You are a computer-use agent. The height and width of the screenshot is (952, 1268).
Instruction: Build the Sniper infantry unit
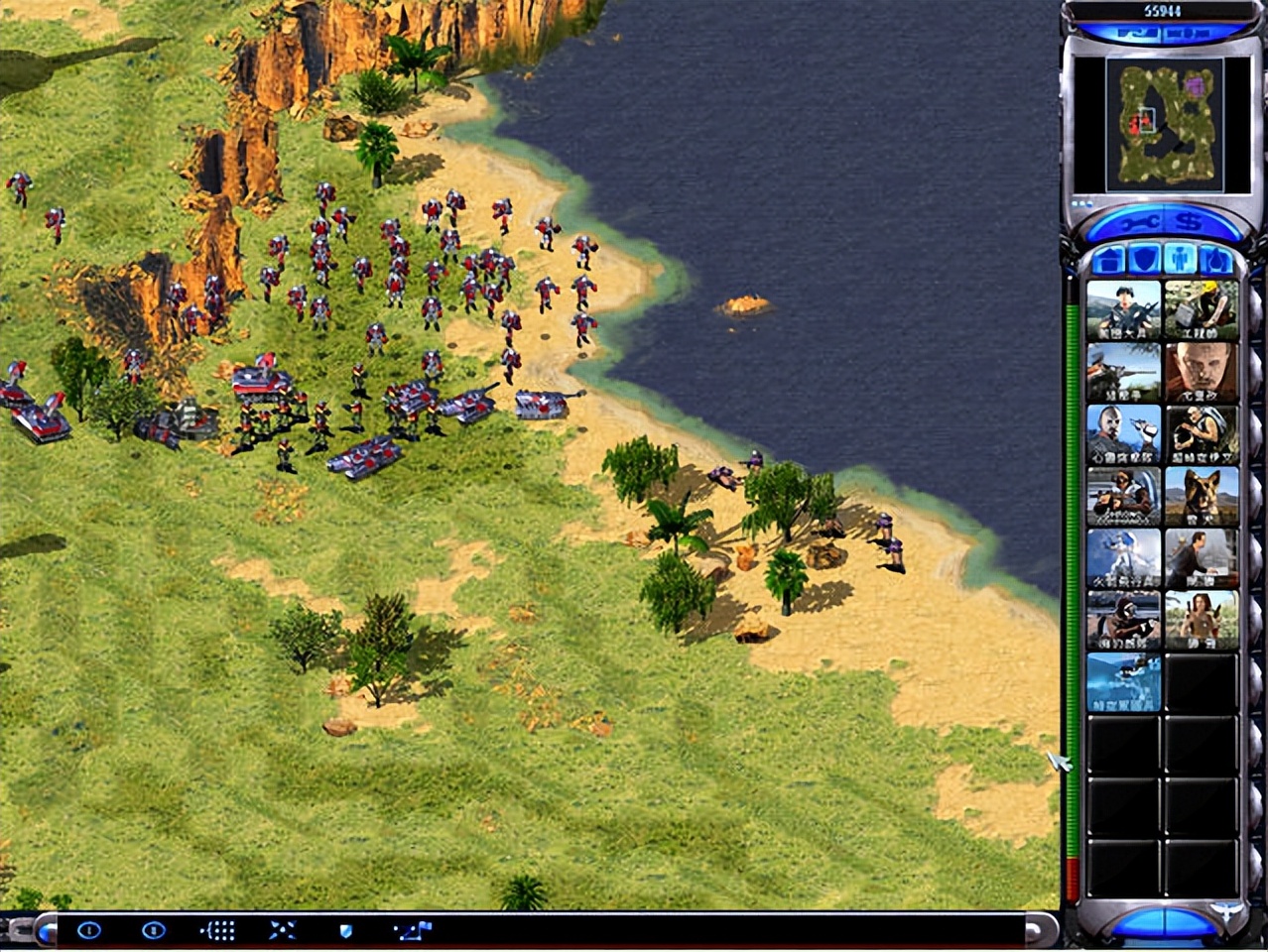pos(1123,372)
